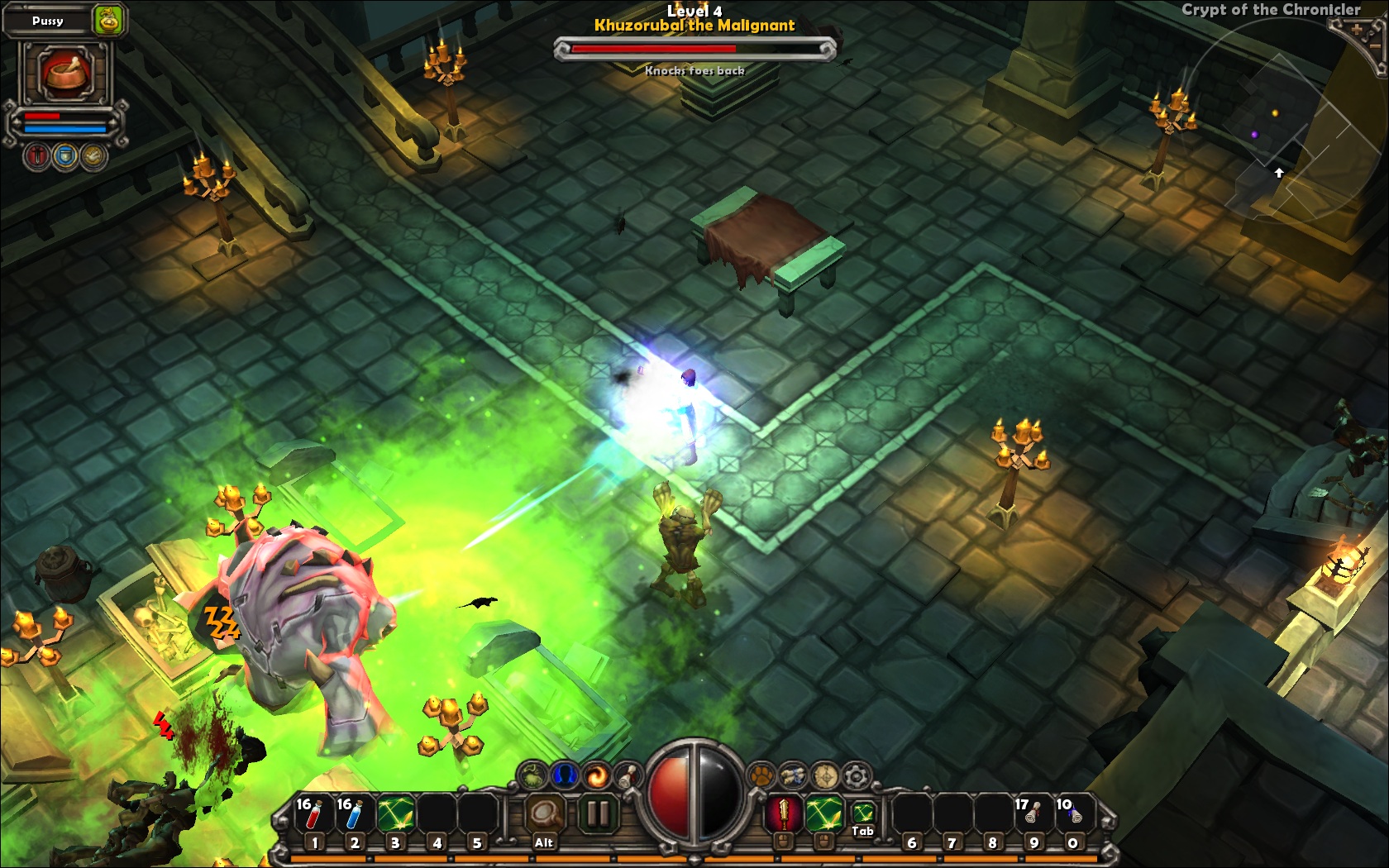Pause the game with the pause button
This screenshot has width=1389, height=868.
597,814
